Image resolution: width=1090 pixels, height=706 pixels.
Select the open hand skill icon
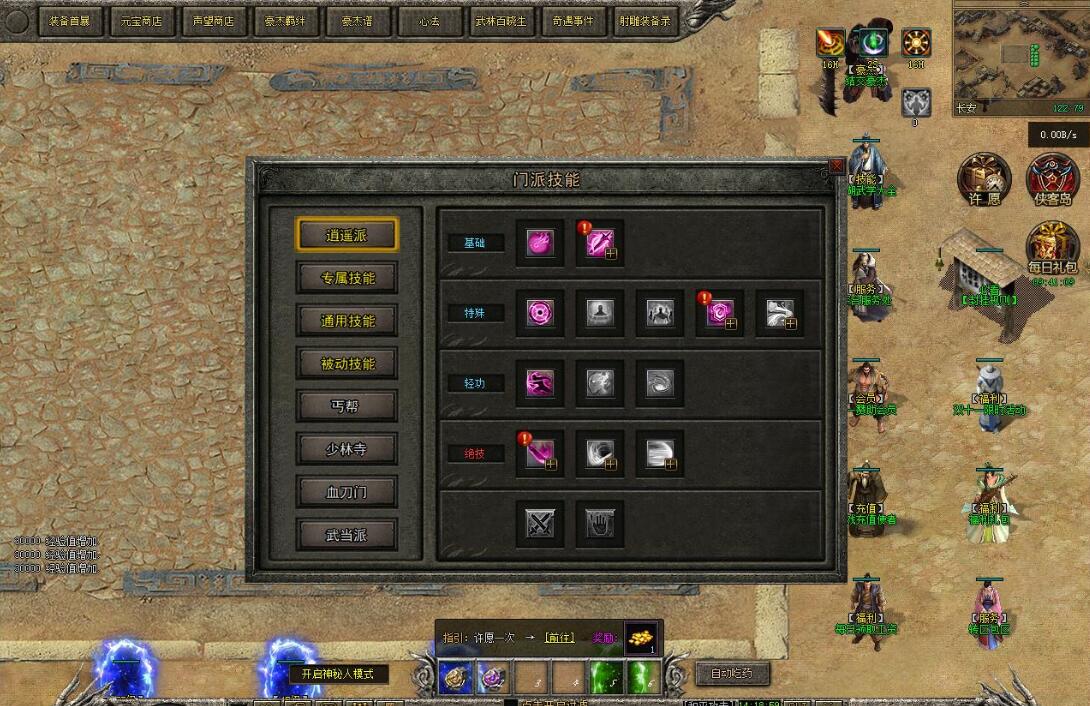[600, 523]
